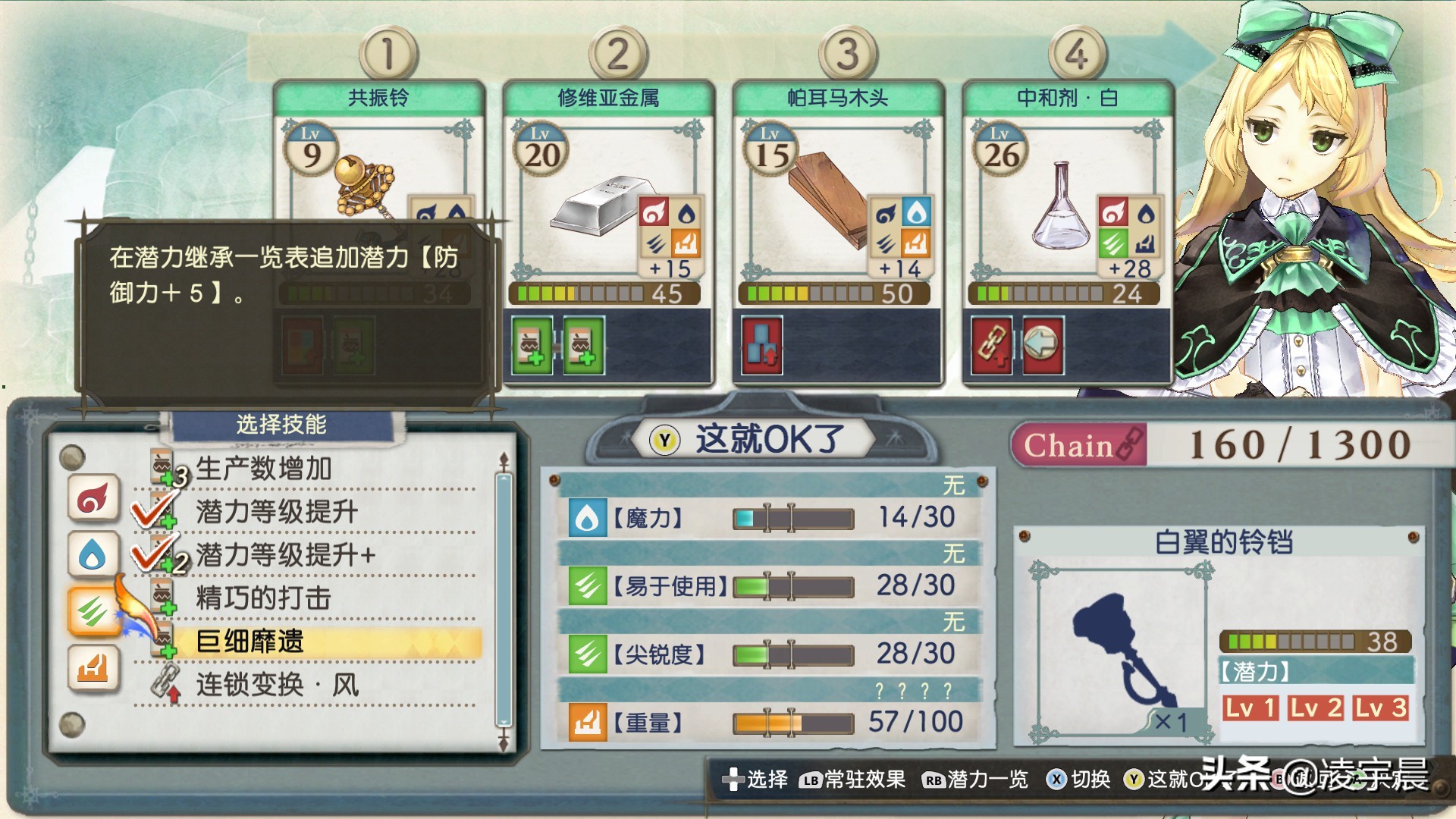Select the 精巧的打击 skill

pyautogui.click(x=263, y=598)
